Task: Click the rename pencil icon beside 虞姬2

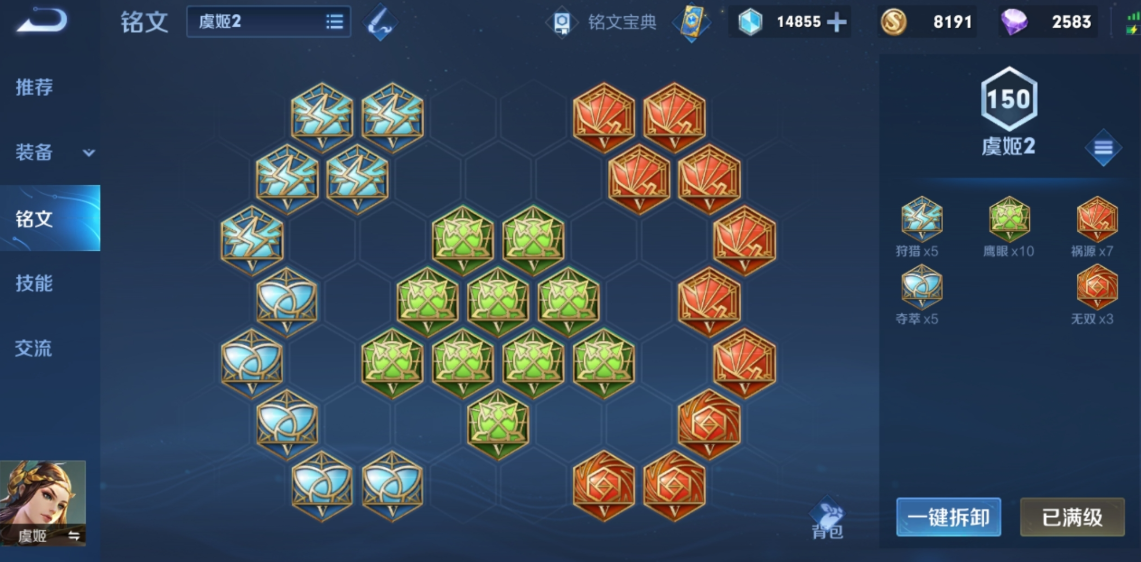Action: coord(380,23)
